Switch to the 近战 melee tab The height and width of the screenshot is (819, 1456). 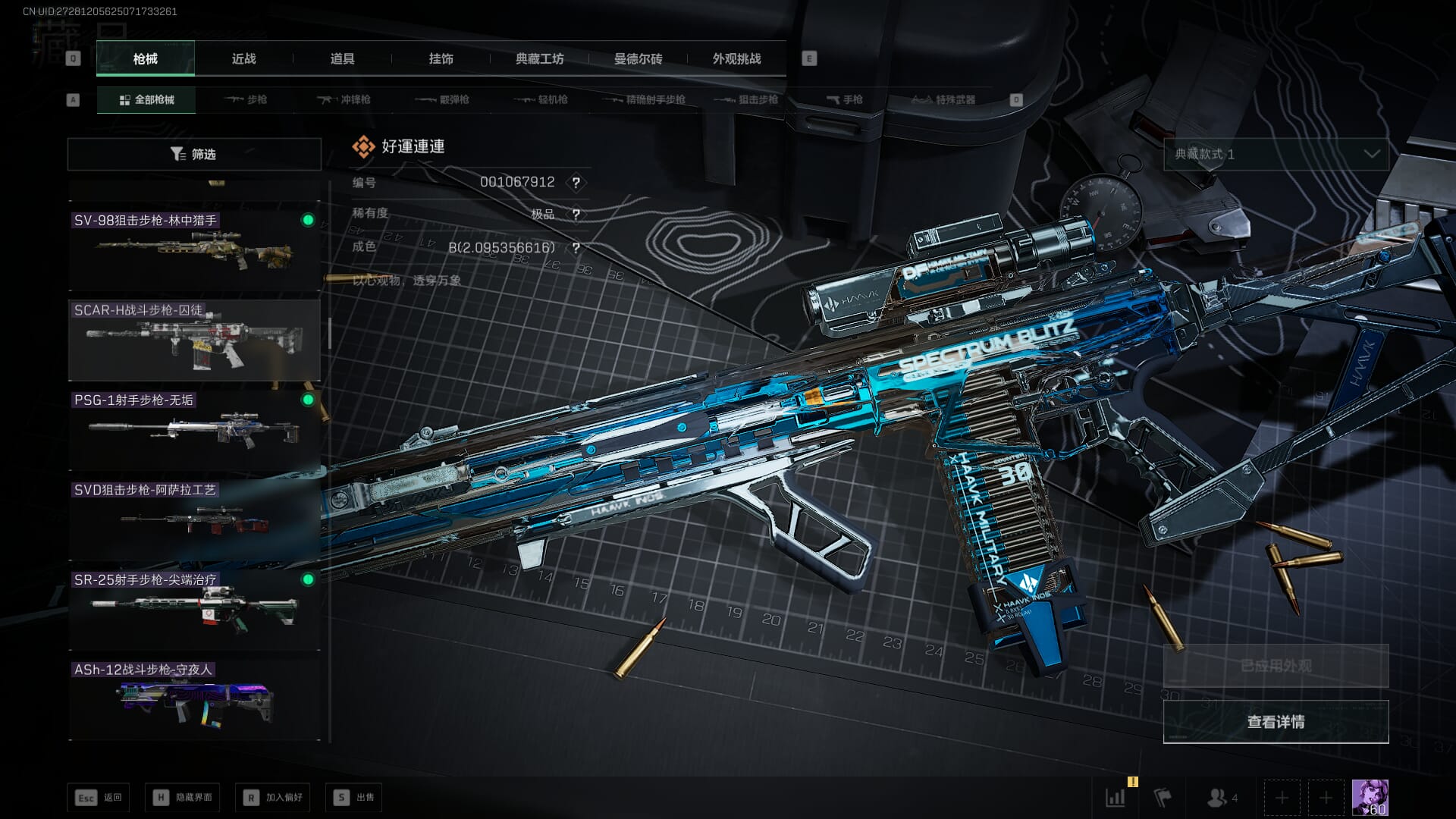click(x=243, y=58)
